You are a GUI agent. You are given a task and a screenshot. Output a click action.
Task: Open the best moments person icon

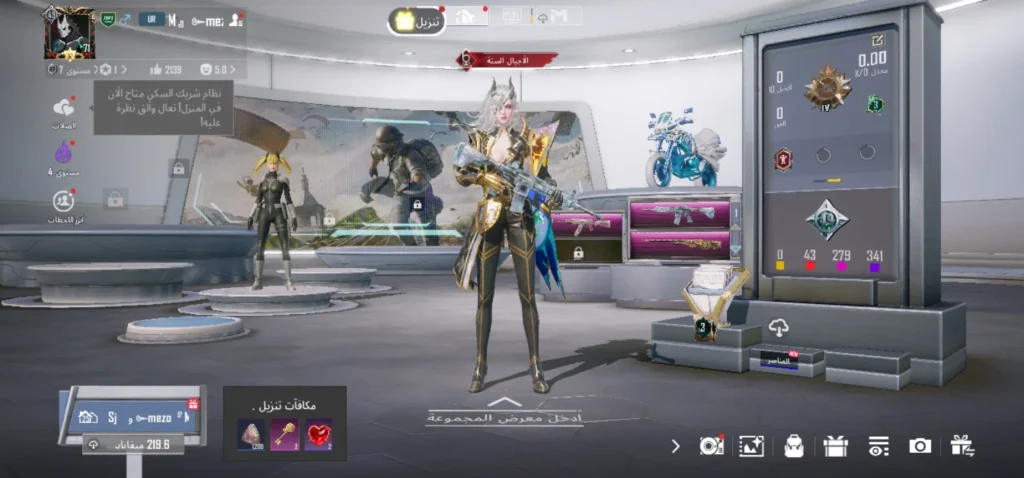tap(64, 200)
